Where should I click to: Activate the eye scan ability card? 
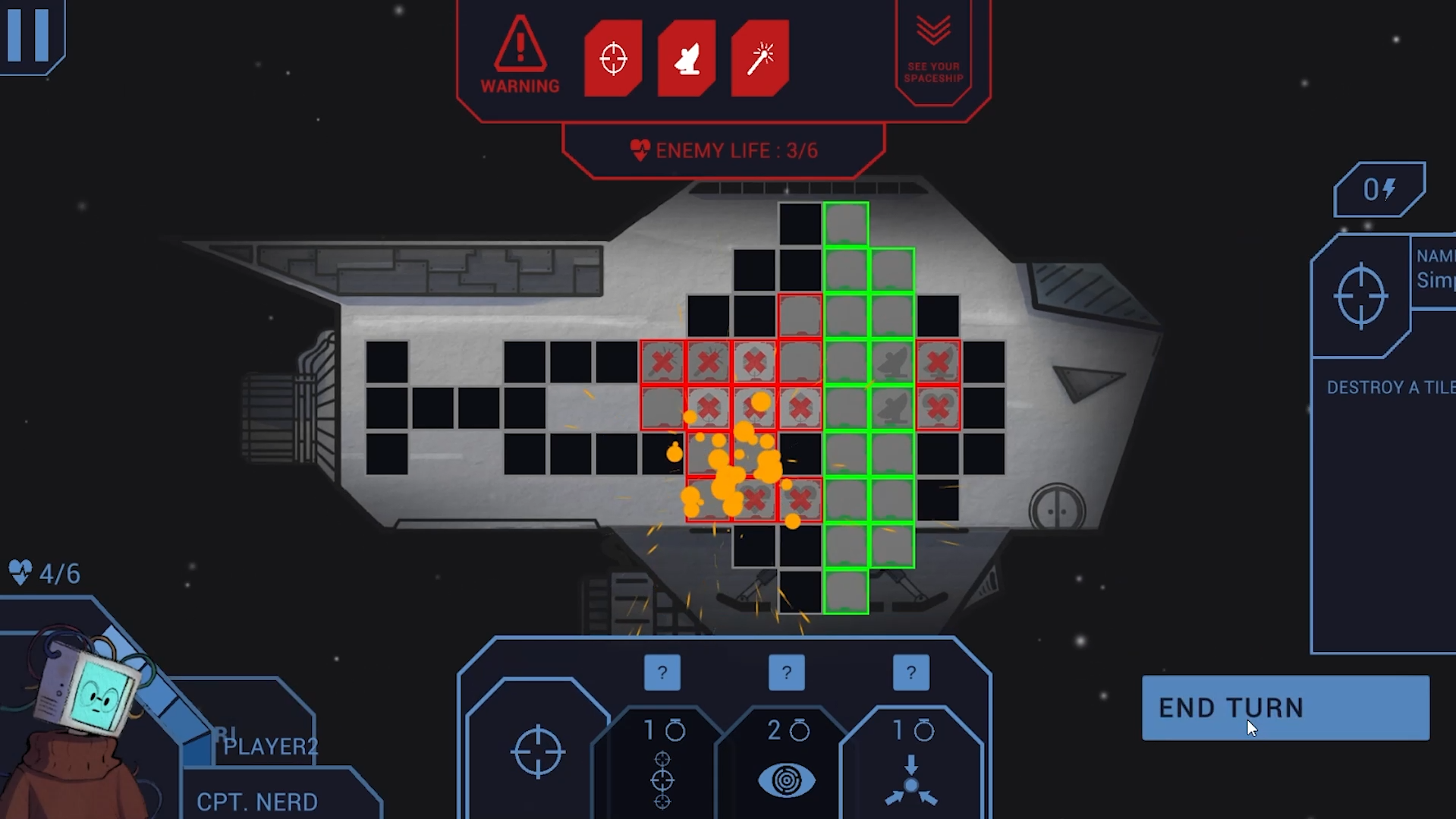coord(787,767)
